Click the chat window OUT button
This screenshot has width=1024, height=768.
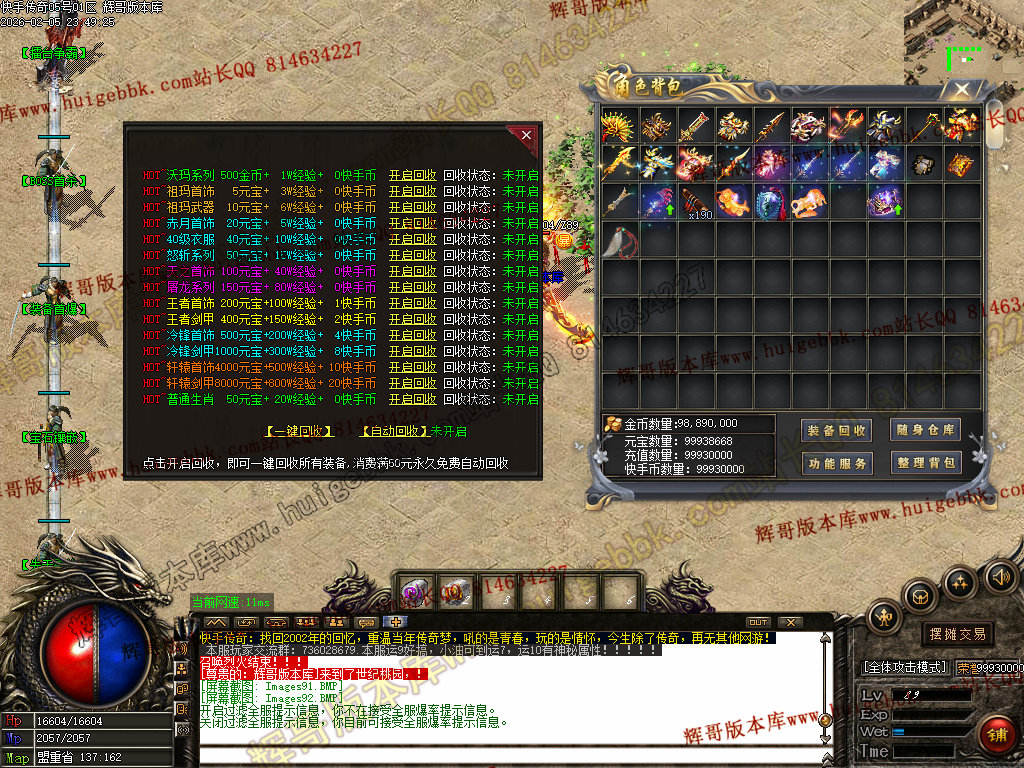(x=758, y=622)
